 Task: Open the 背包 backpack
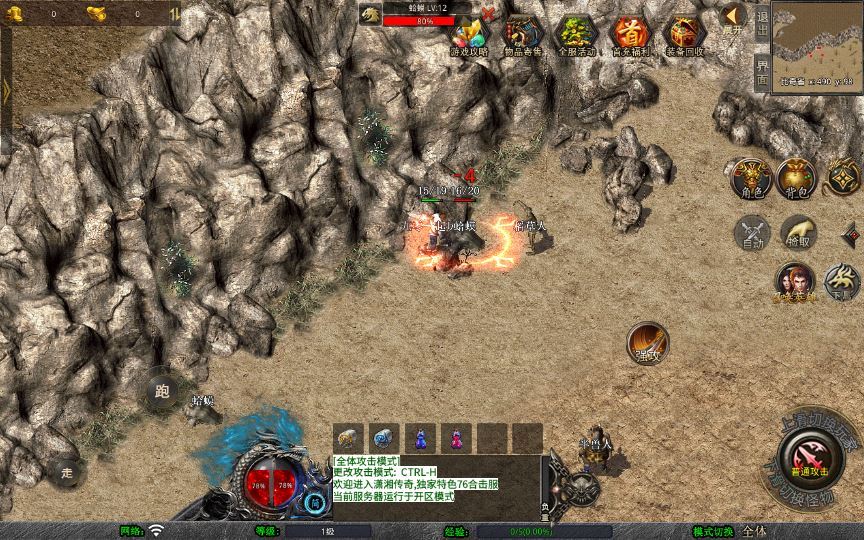pyautogui.click(x=797, y=178)
